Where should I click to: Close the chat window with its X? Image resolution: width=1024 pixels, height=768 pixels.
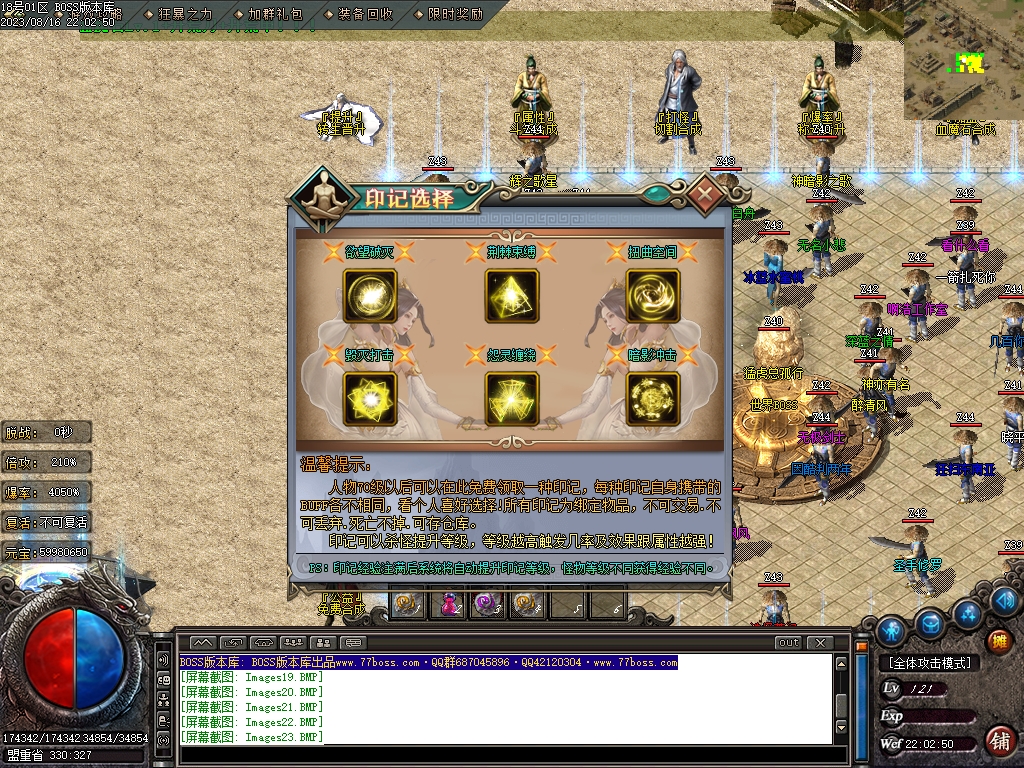point(820,642)
